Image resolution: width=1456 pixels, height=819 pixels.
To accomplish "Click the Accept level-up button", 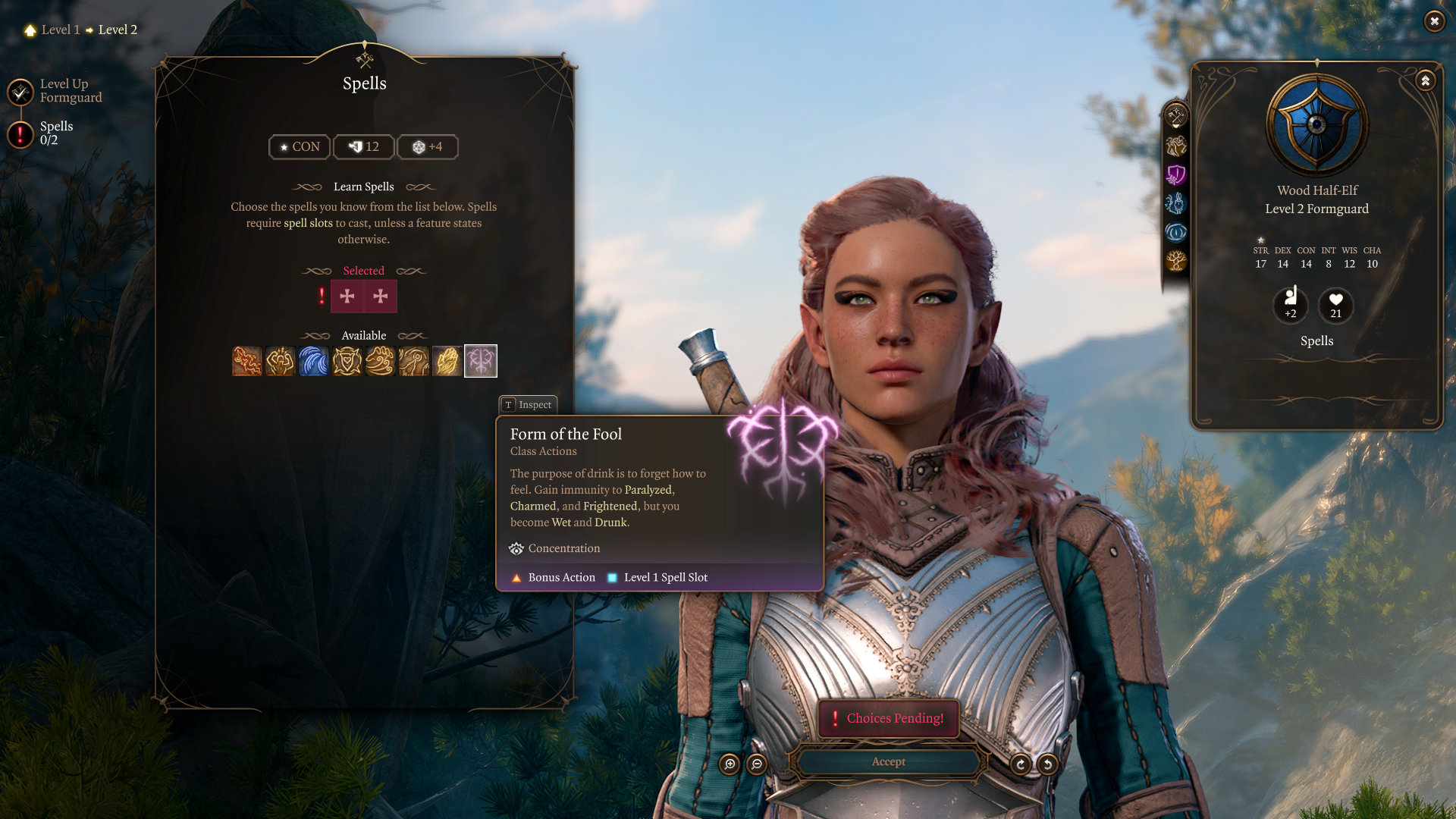I will pos(888,761).
